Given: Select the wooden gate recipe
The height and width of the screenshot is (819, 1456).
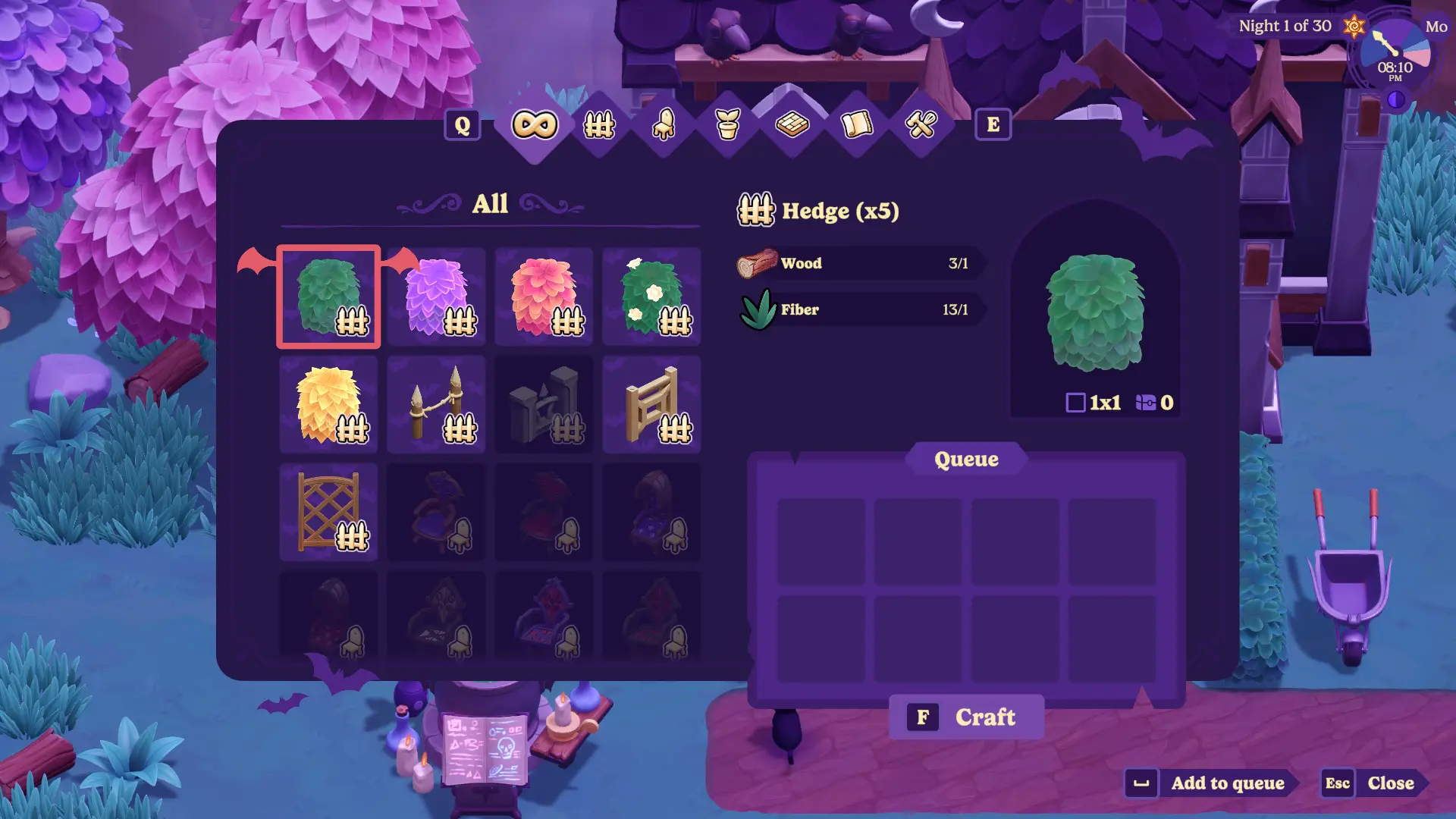Looking at the screenshot, I should tap(651, 404).
